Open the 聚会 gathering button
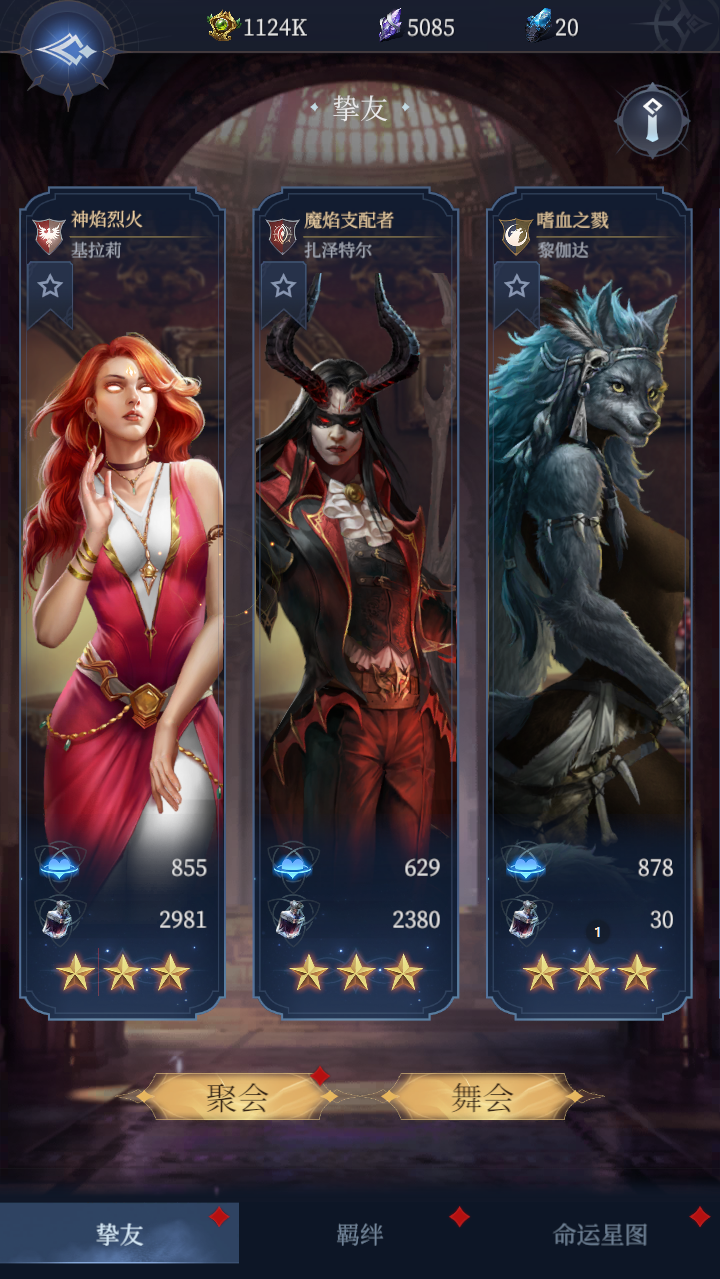This screenshot has width=720, height=1279. (238, 1098)
